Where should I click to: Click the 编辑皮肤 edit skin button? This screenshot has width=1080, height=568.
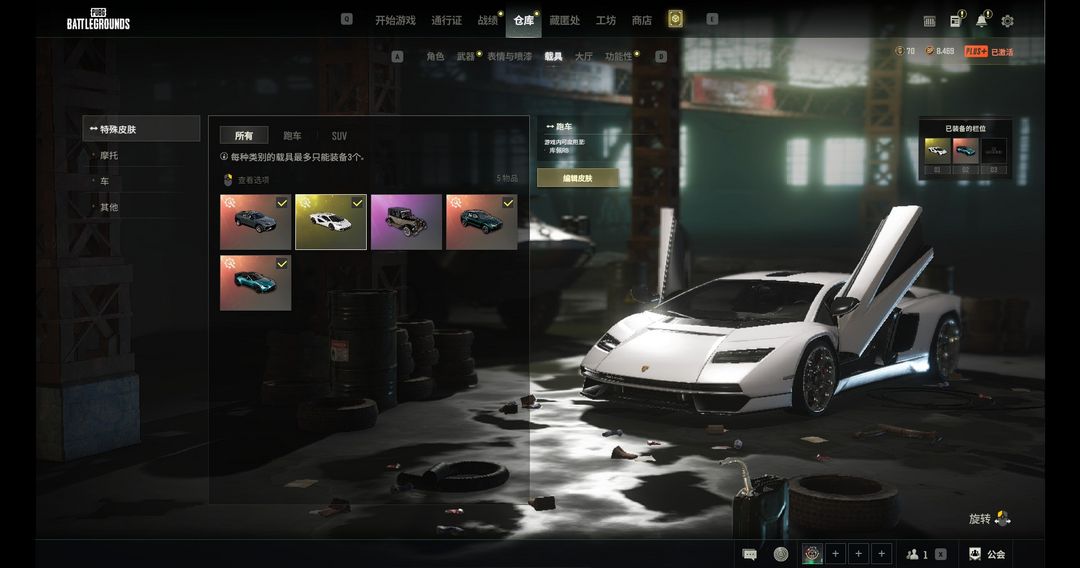coord(578,178)
